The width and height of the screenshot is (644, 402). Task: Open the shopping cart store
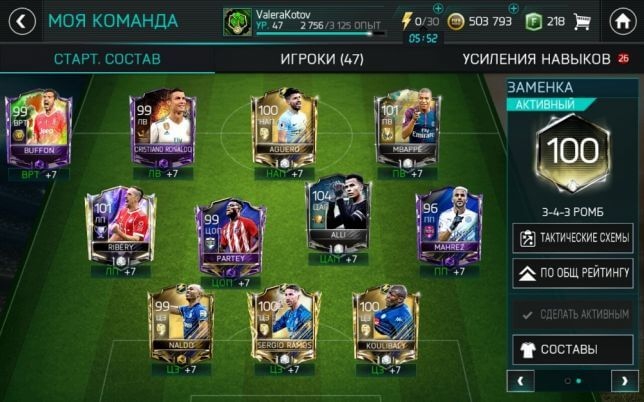(584, 21)
